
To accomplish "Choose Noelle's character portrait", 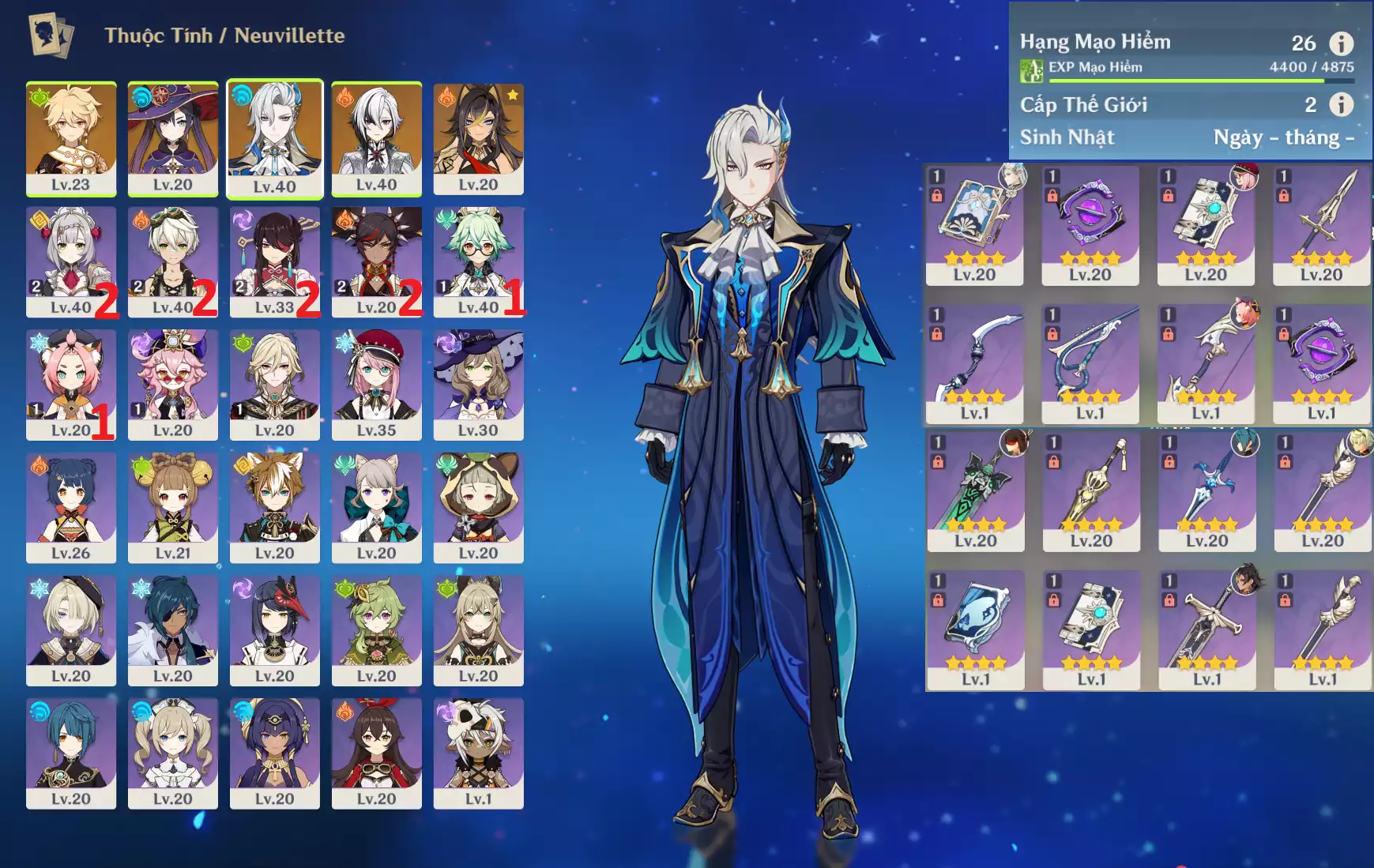I will 71,261.
